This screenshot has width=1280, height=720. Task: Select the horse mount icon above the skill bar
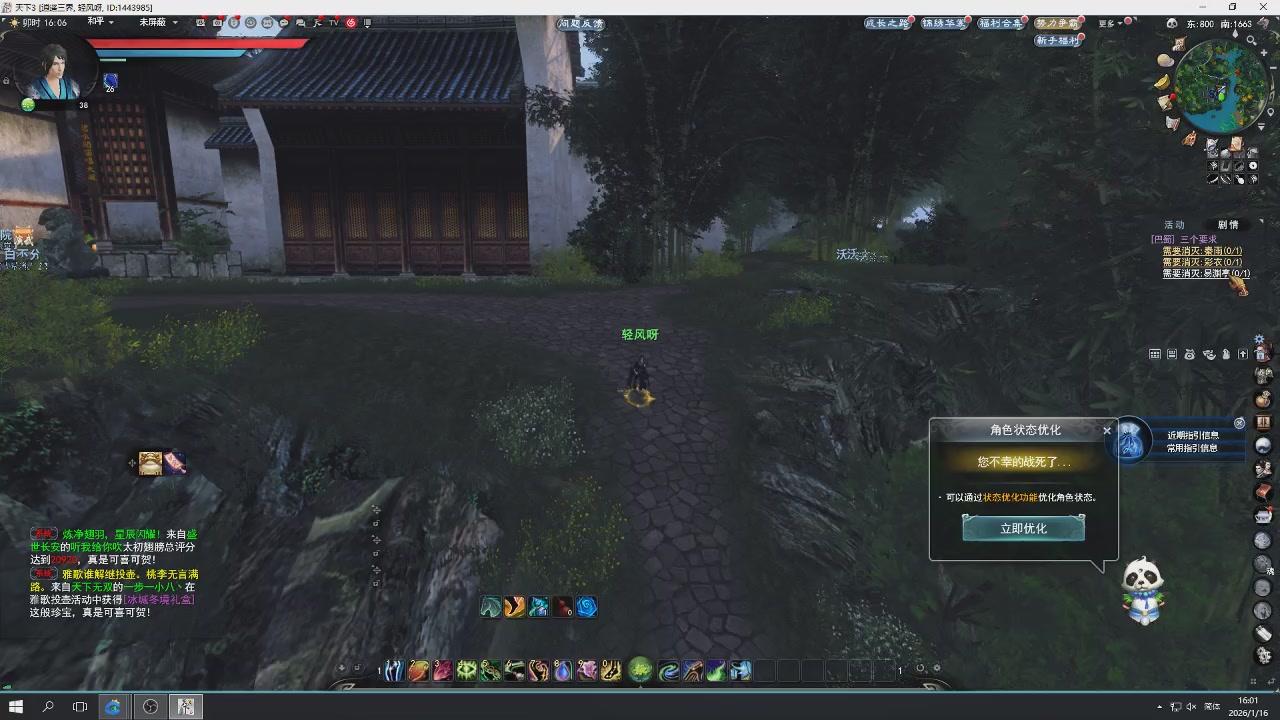click(x=490, y=607)
